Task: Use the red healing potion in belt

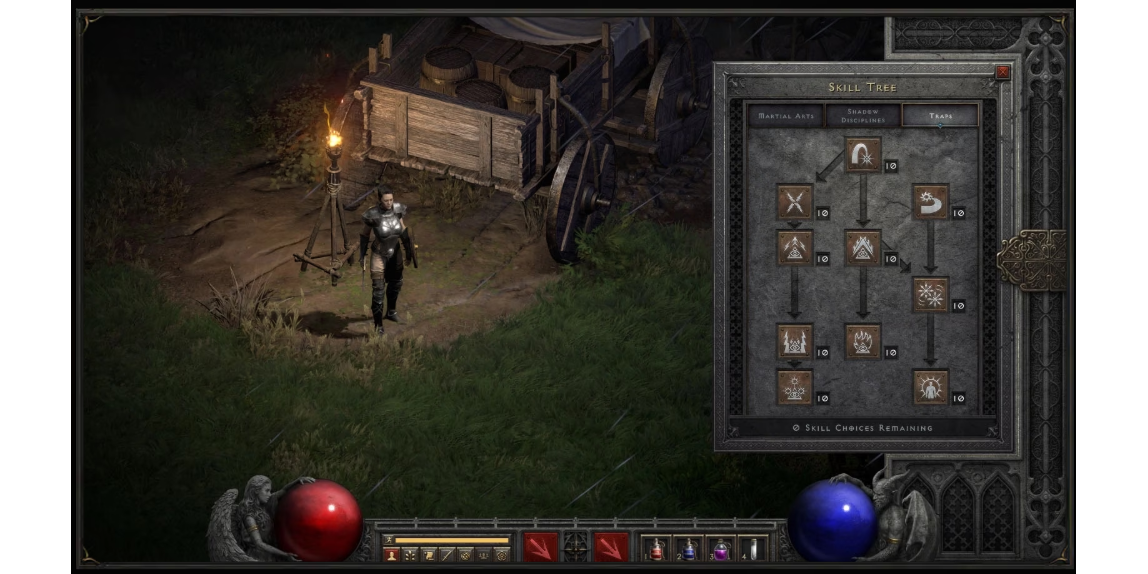Action: tap(656, 548)
